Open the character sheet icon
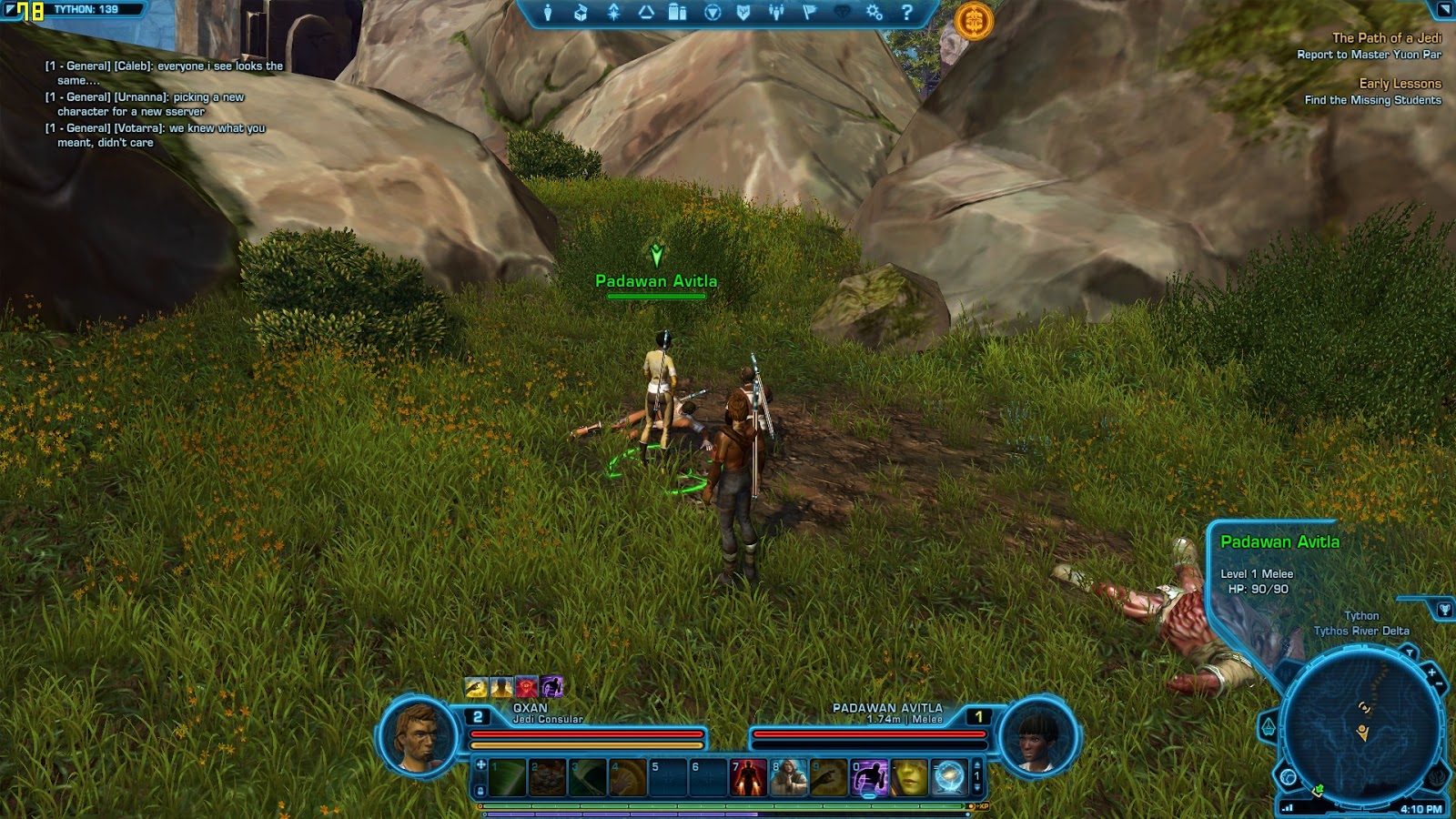This screenshot has width=1456, height=819. coord(548,13)
